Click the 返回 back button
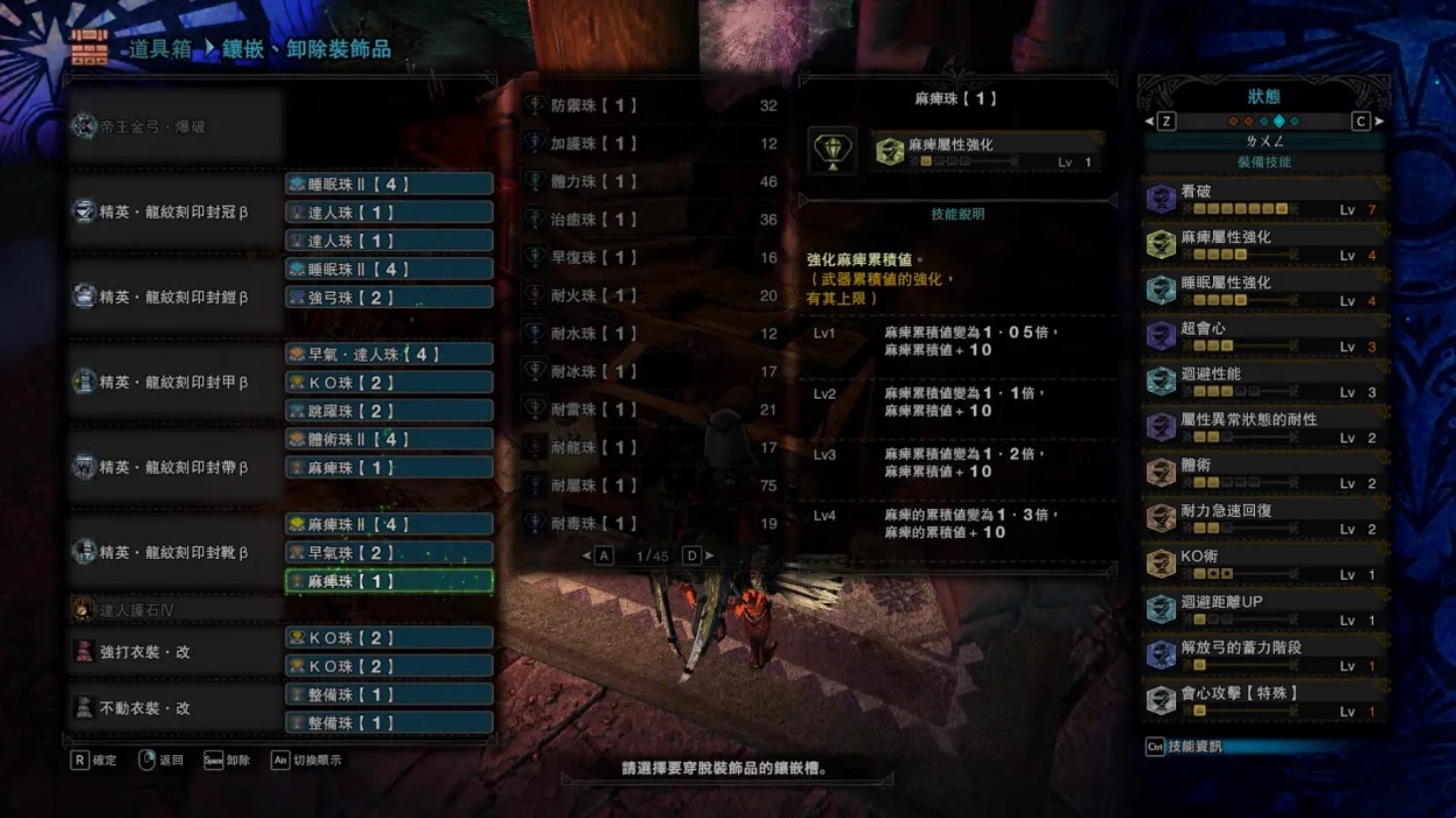 (x=162, y=759)
